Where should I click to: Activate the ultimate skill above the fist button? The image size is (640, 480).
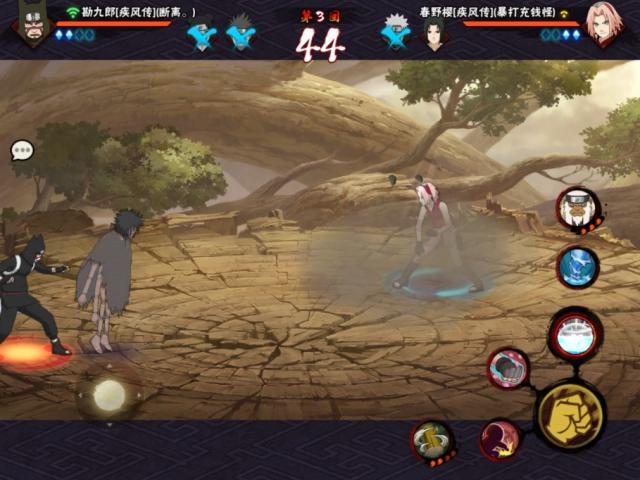click(576, 336)
